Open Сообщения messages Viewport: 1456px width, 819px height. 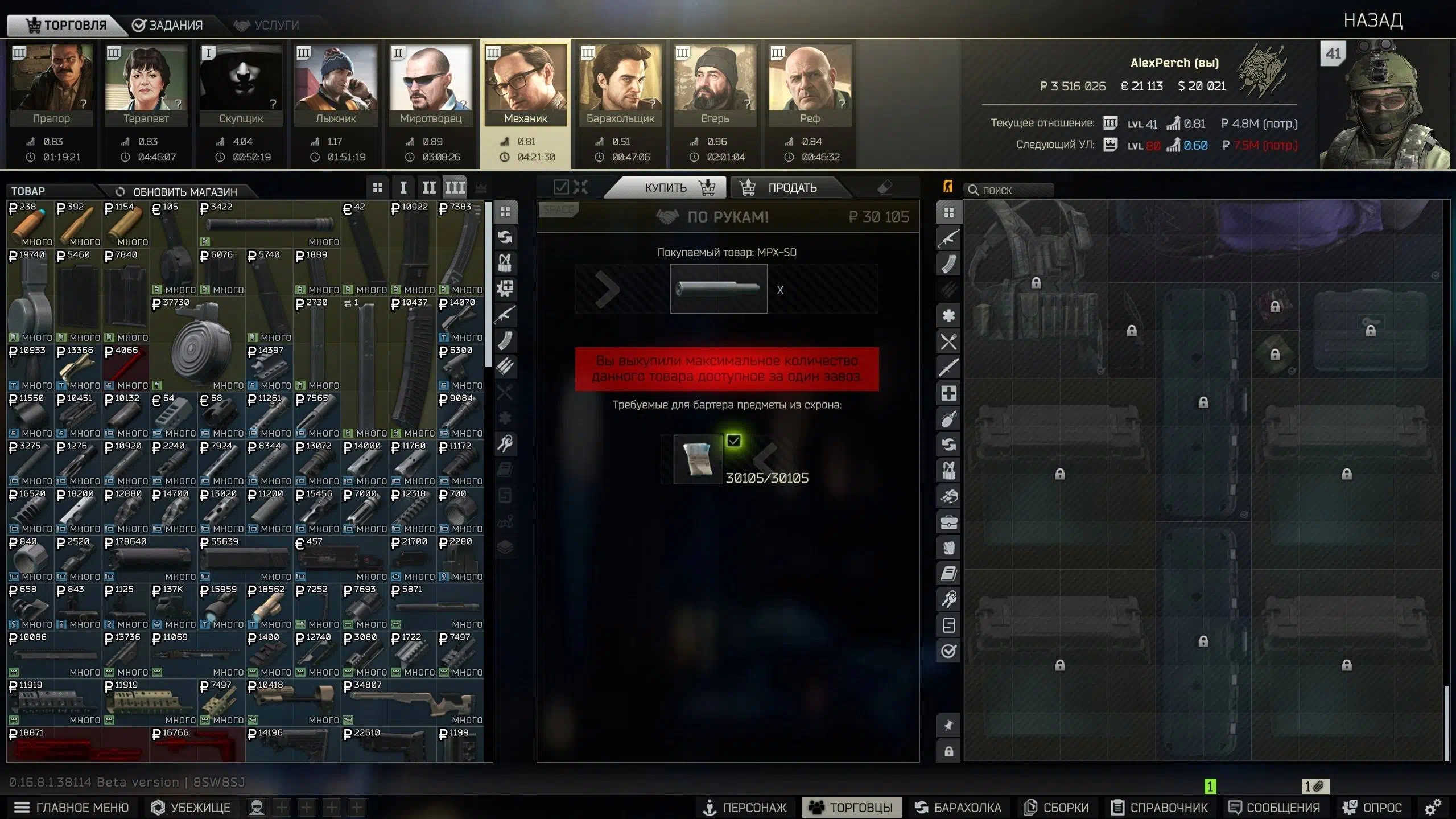click(x=1274, y=807)
